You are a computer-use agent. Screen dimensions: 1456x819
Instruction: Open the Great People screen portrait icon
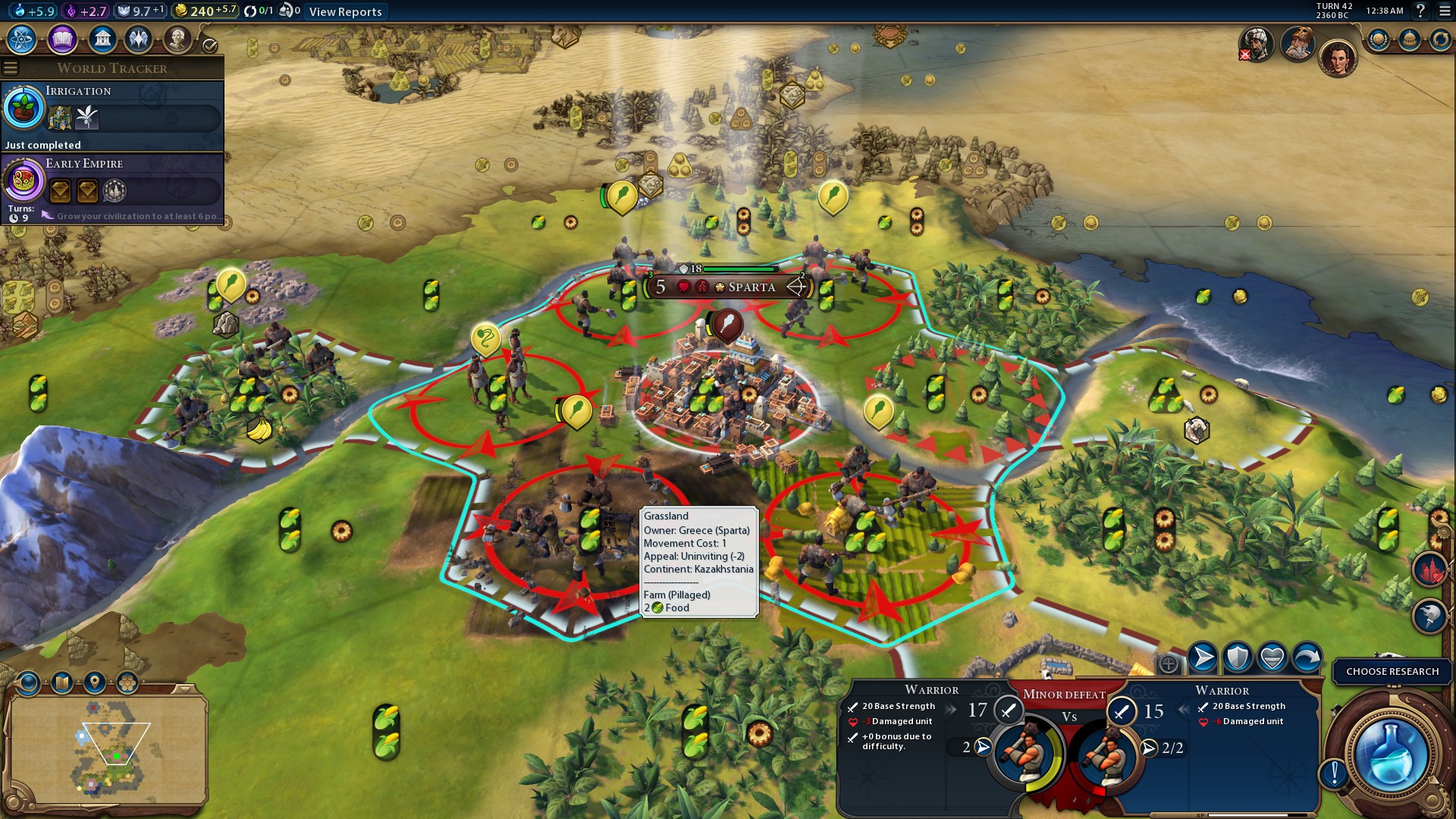click(179, 39)
